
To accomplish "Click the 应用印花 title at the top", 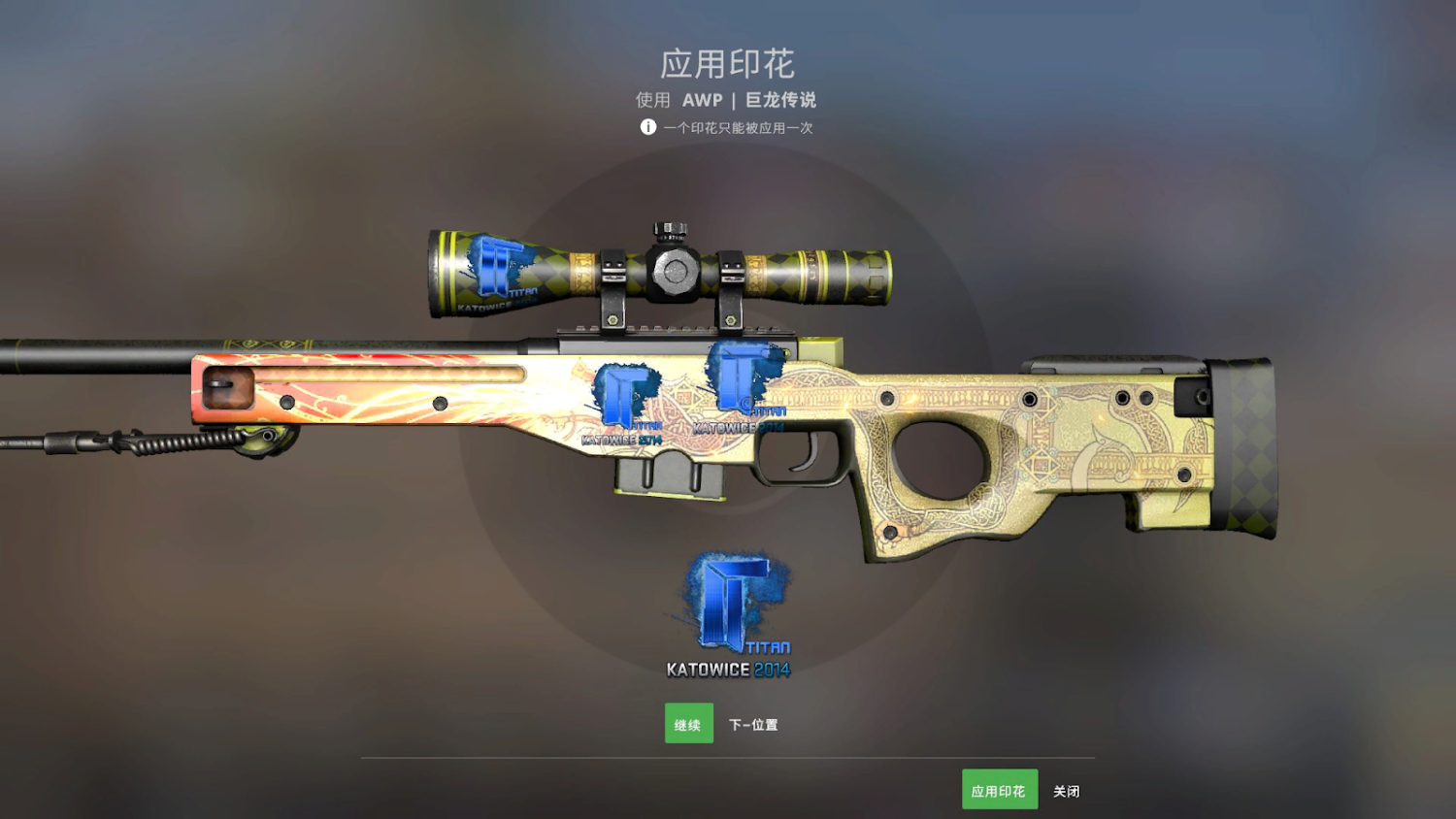I will click(x=727, y=64).
